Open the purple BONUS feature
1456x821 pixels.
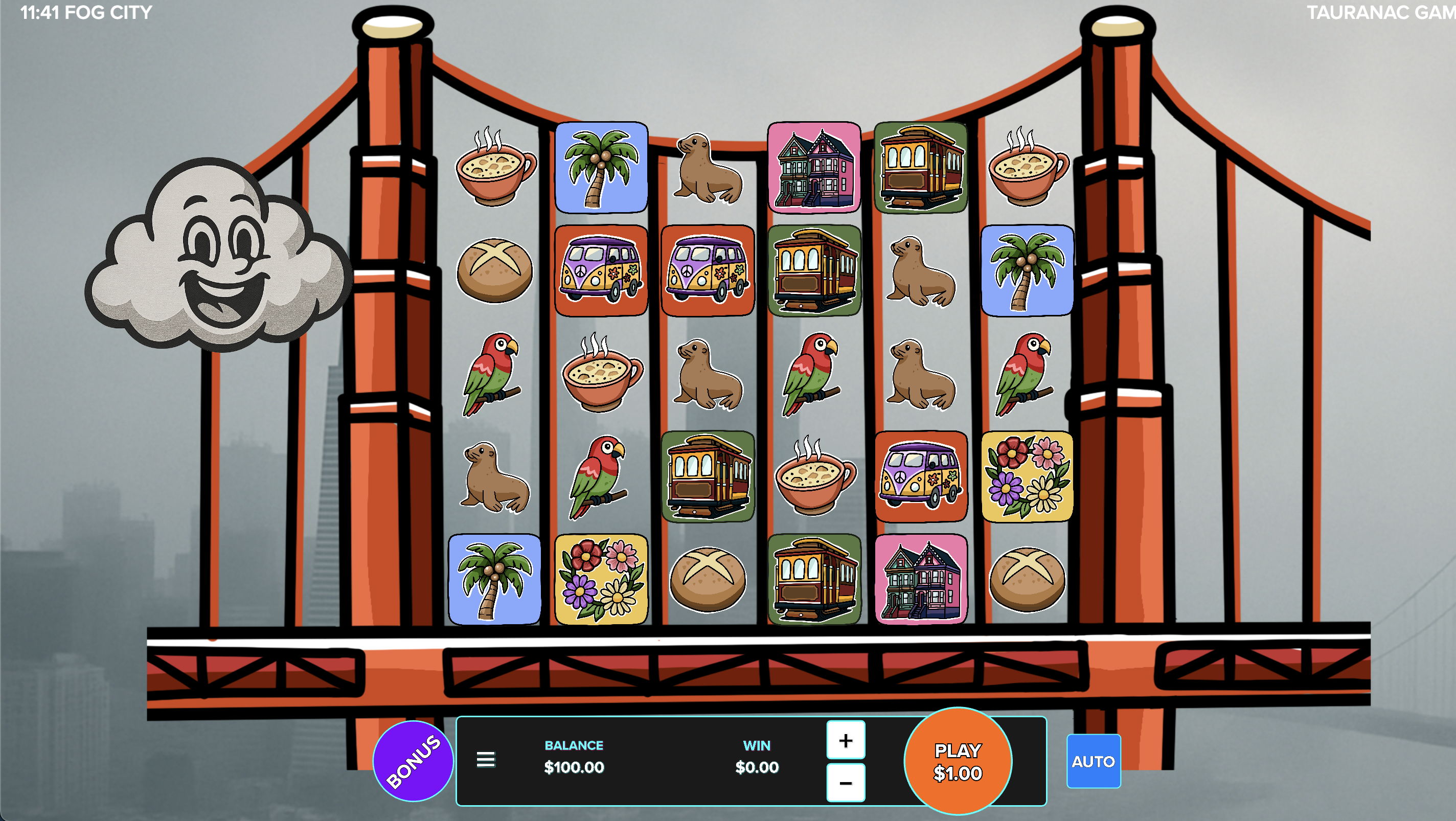click(413, 761)
